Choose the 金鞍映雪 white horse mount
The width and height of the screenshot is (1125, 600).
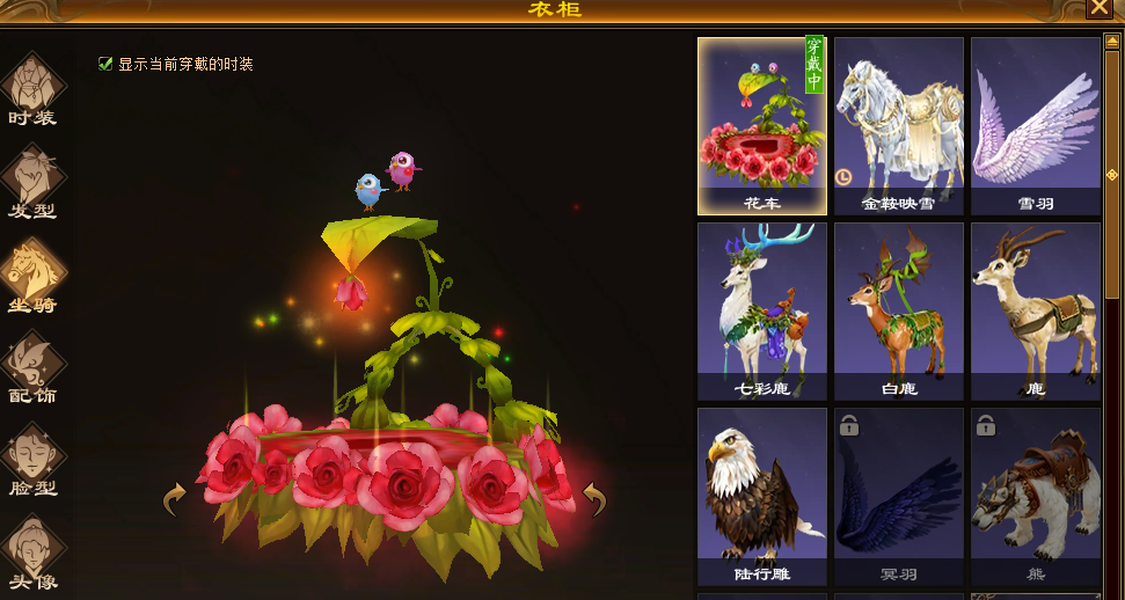(x=899, y=126)
